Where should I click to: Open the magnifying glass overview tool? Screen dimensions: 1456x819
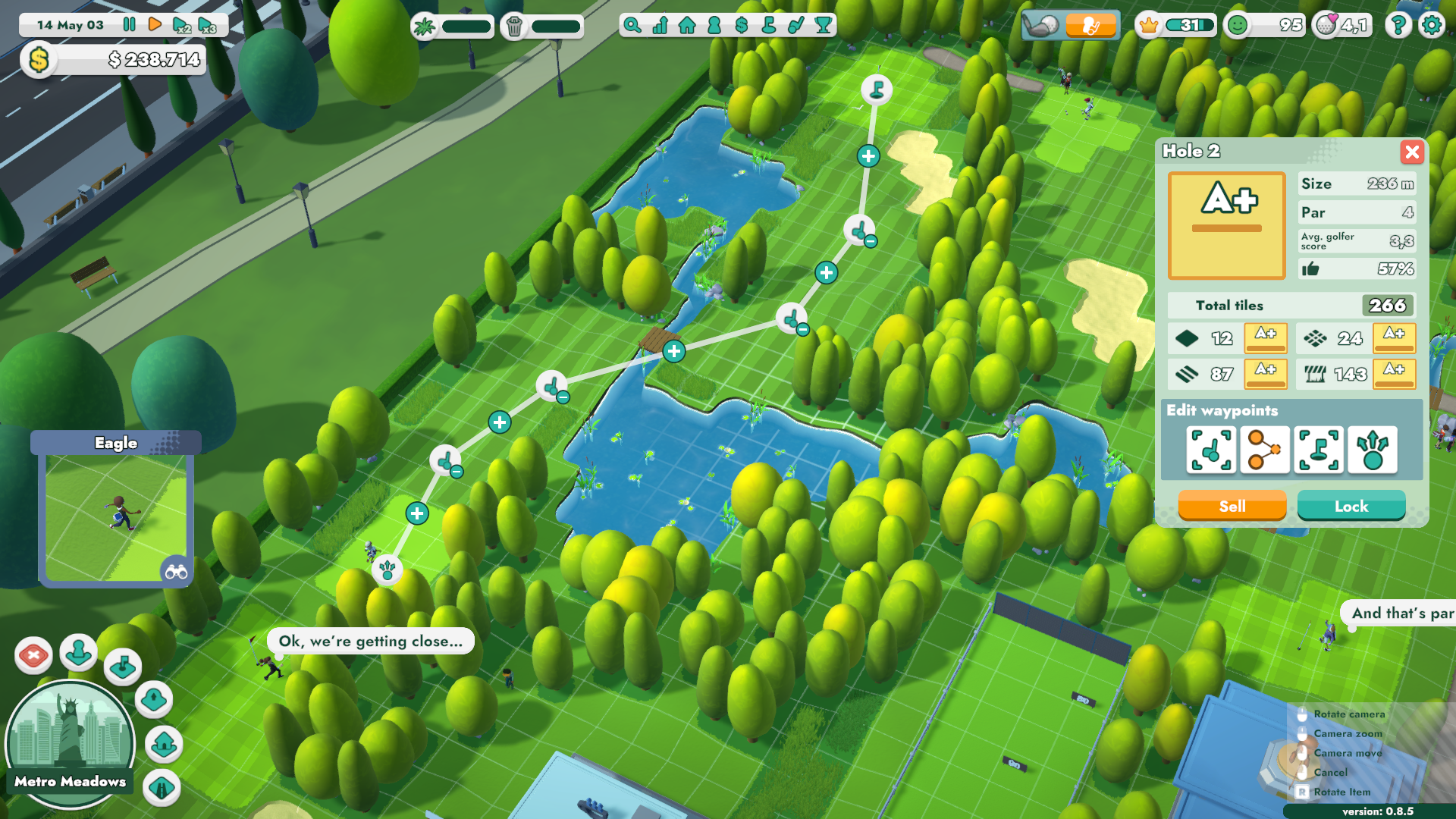pos(632,25)
